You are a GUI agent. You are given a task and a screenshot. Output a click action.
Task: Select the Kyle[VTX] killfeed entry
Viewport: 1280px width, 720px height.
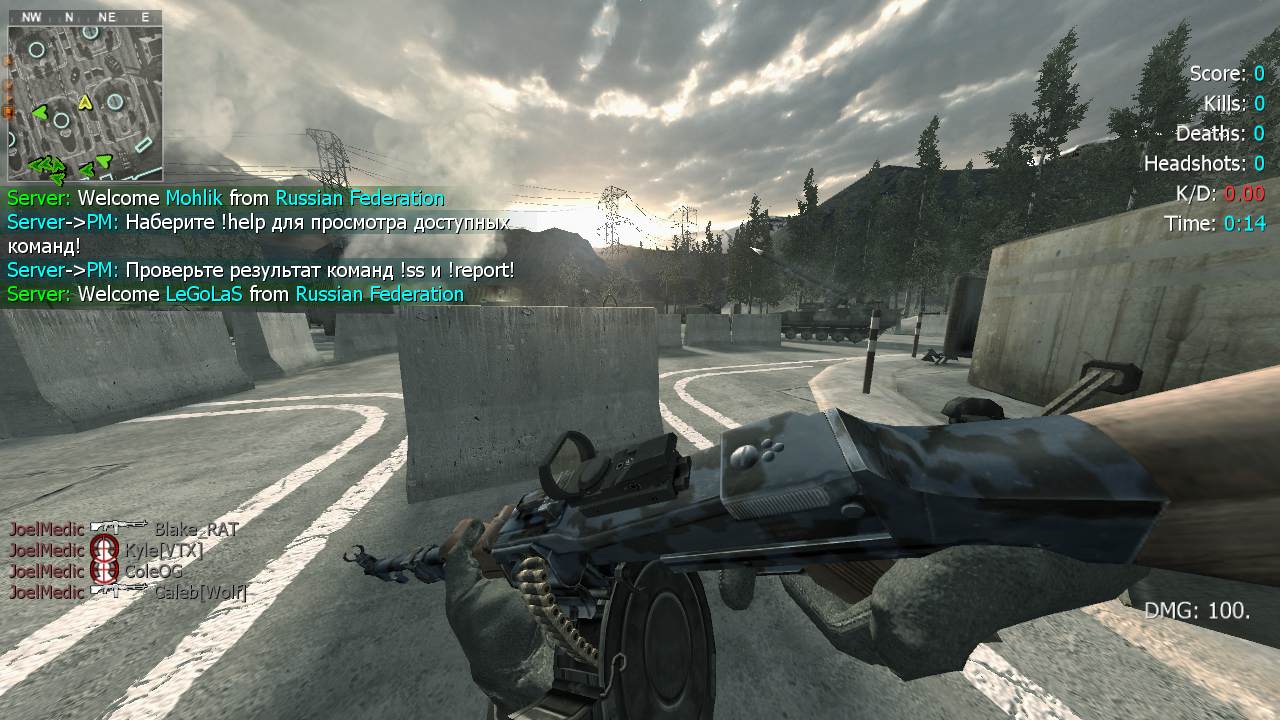click(106, 550)
